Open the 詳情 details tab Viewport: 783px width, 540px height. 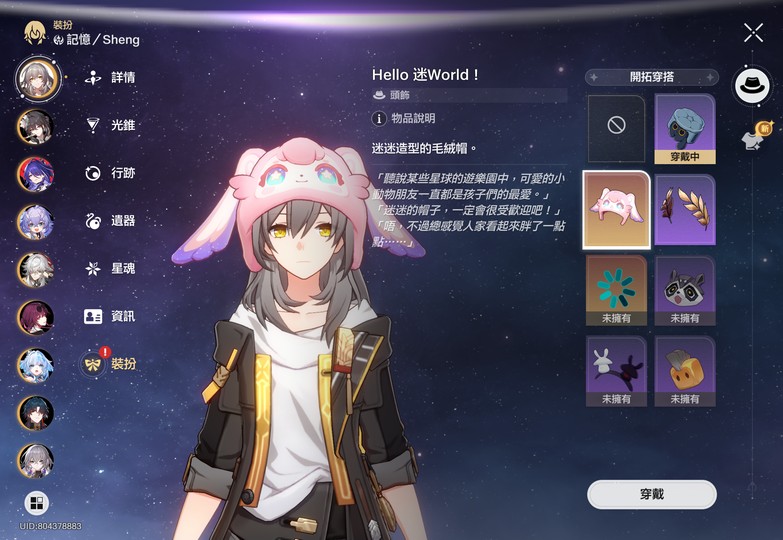pos(111,77)
